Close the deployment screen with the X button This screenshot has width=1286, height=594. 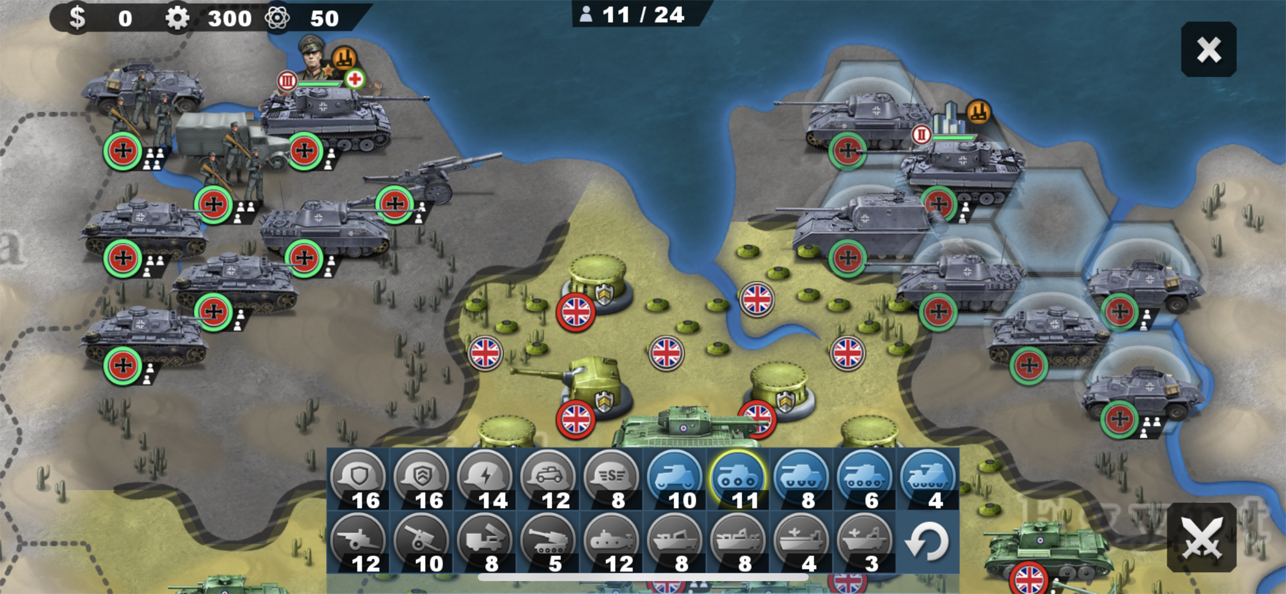[x=1208, y=50]
